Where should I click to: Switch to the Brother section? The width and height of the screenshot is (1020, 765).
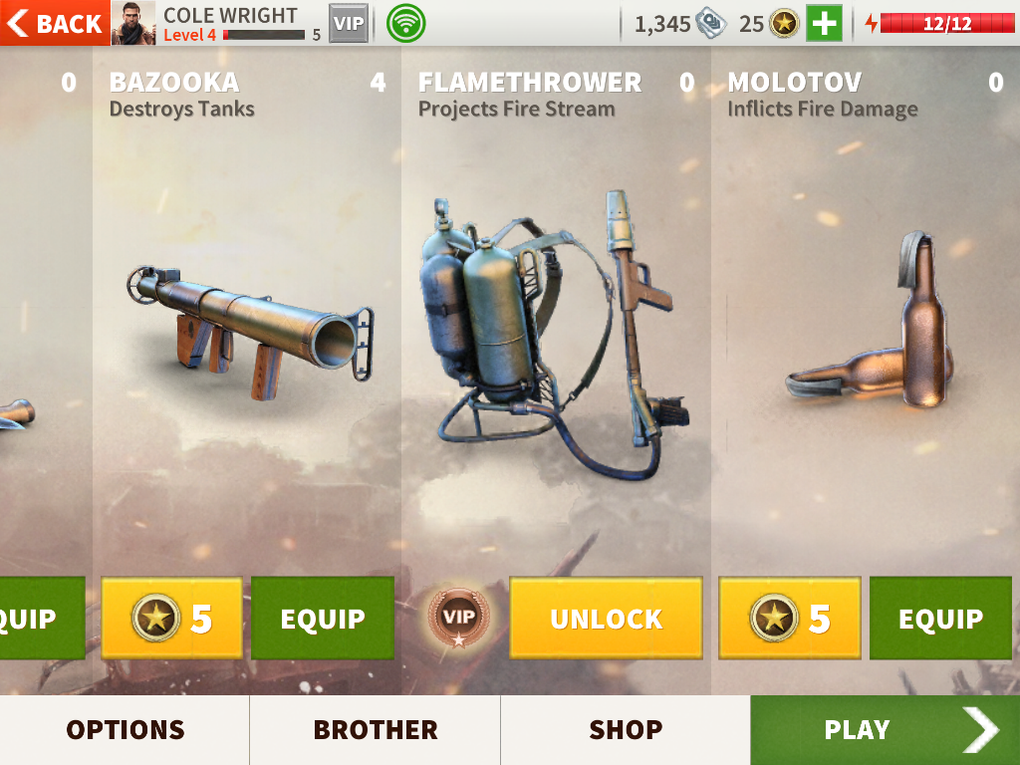375,730
